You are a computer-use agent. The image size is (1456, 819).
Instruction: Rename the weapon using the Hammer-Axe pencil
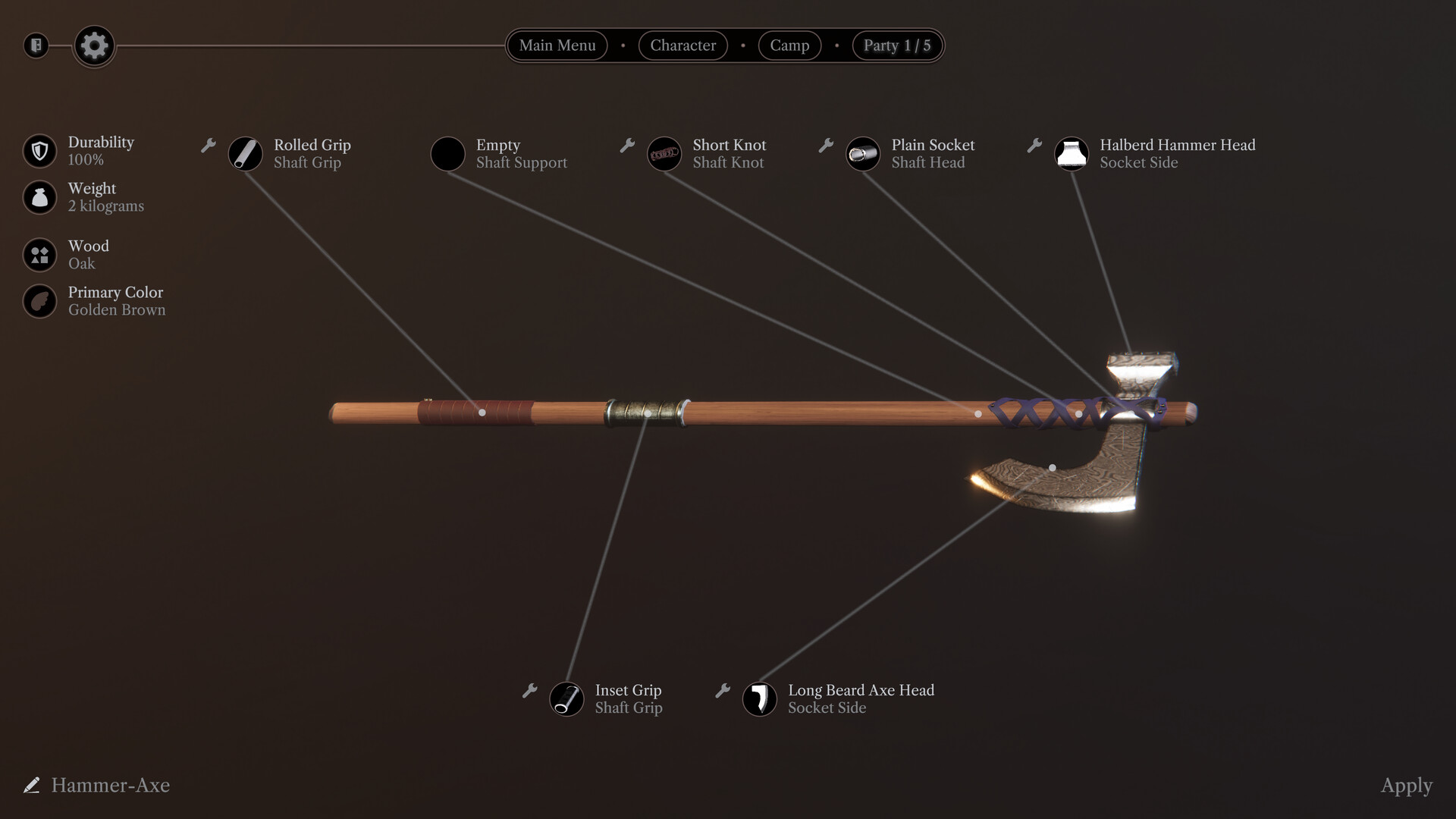point(31,786)
